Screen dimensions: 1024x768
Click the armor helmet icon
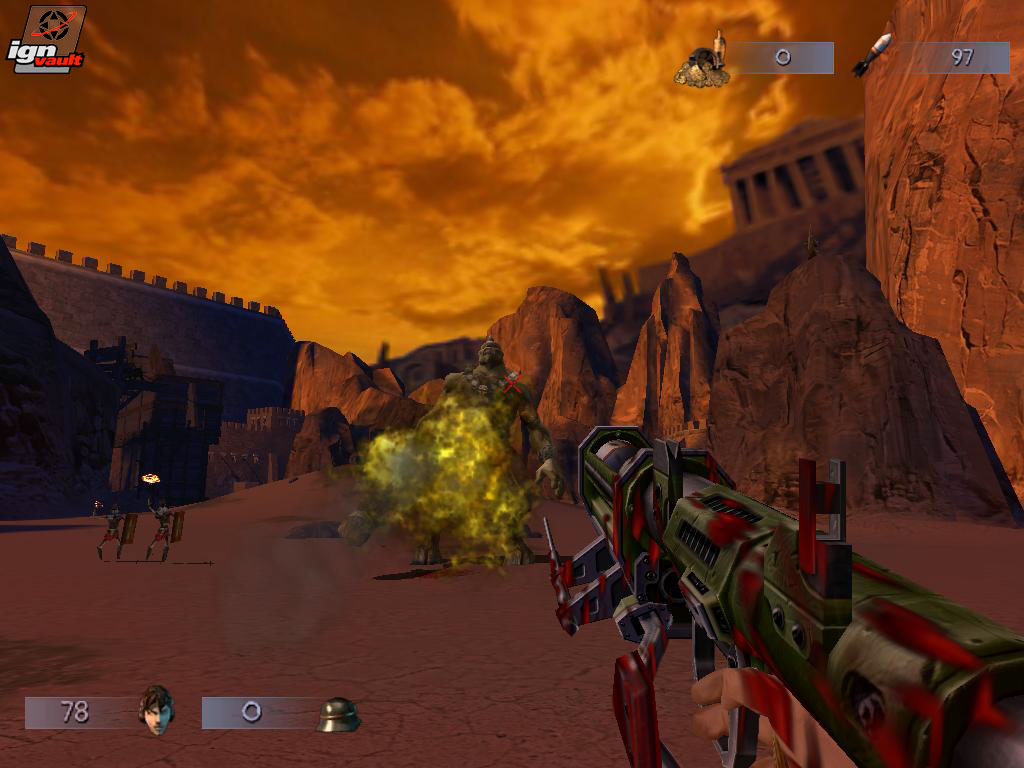coord(338,714)
